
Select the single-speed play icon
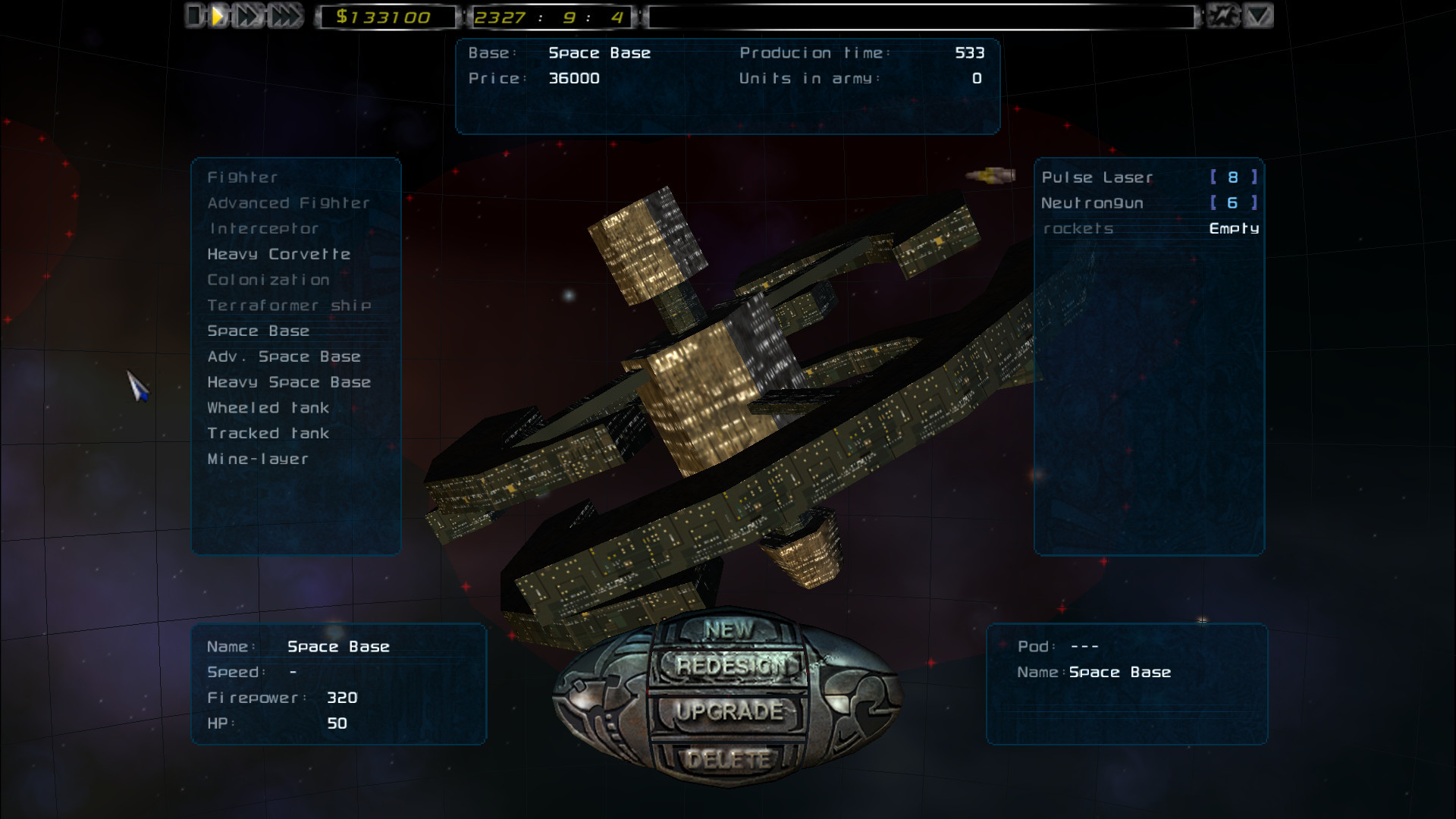[218, 15]
